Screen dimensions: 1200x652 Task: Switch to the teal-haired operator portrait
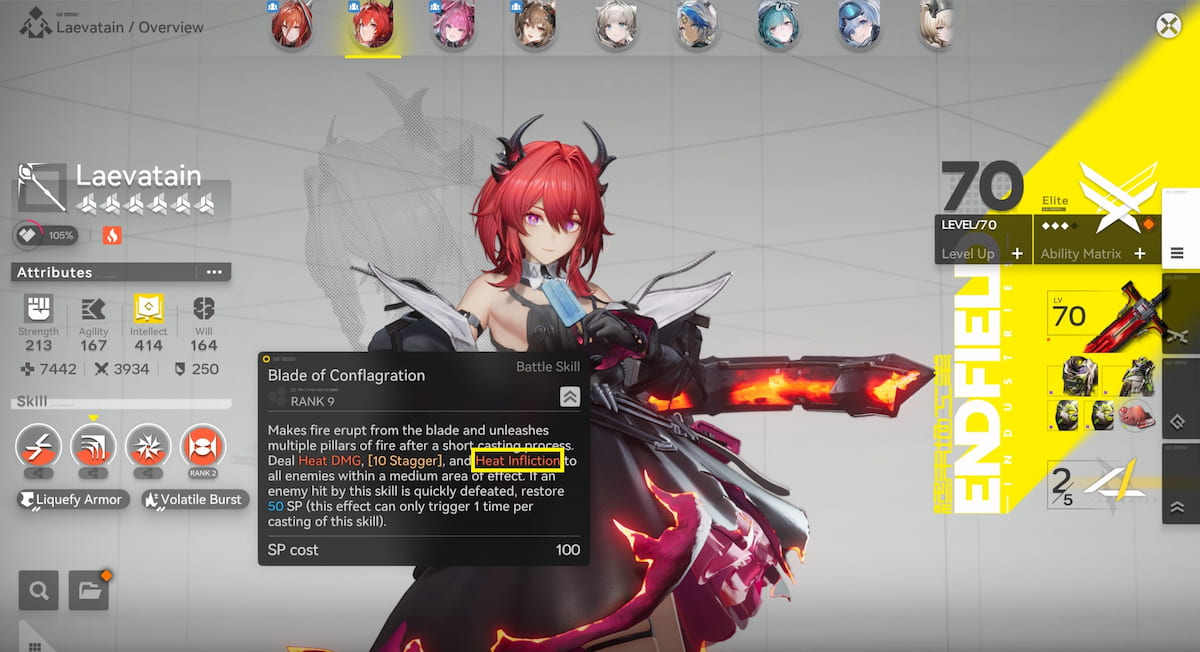pyautogui.click(x=774, y=26)
